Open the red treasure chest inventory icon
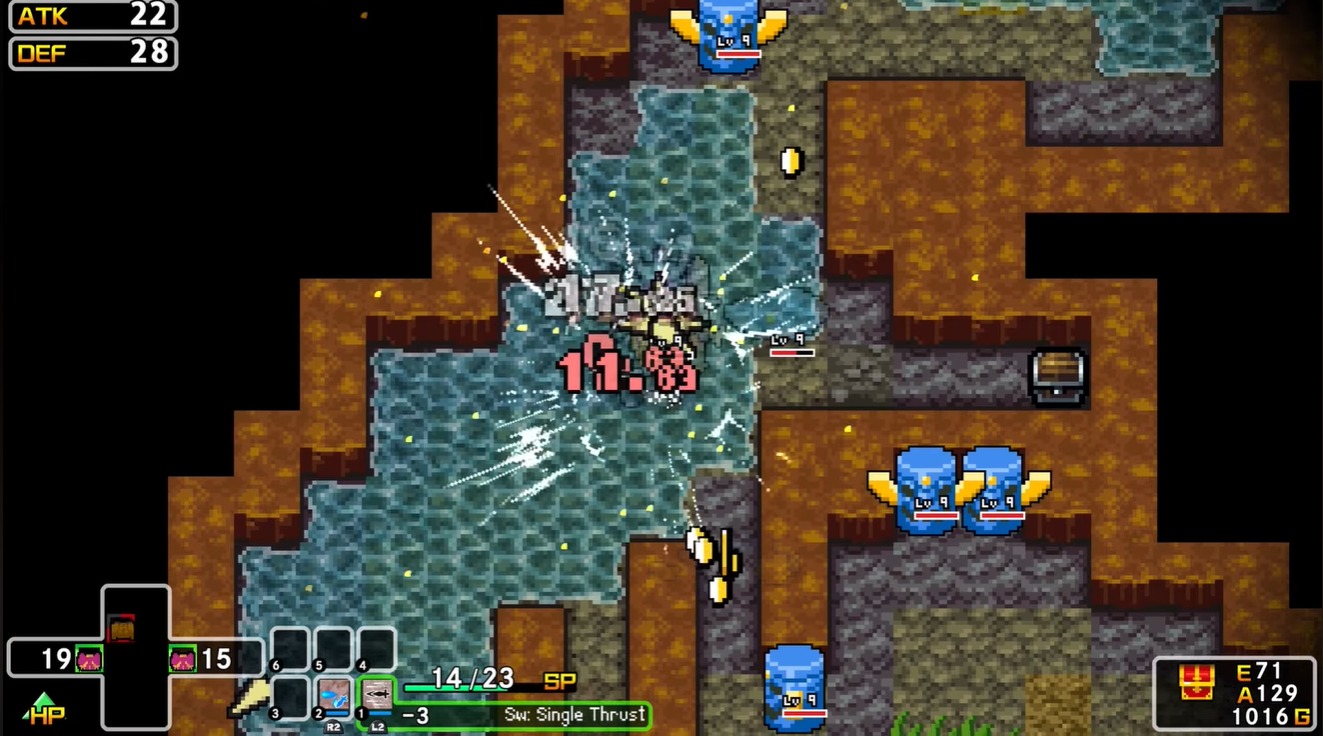 [1194, 682]
